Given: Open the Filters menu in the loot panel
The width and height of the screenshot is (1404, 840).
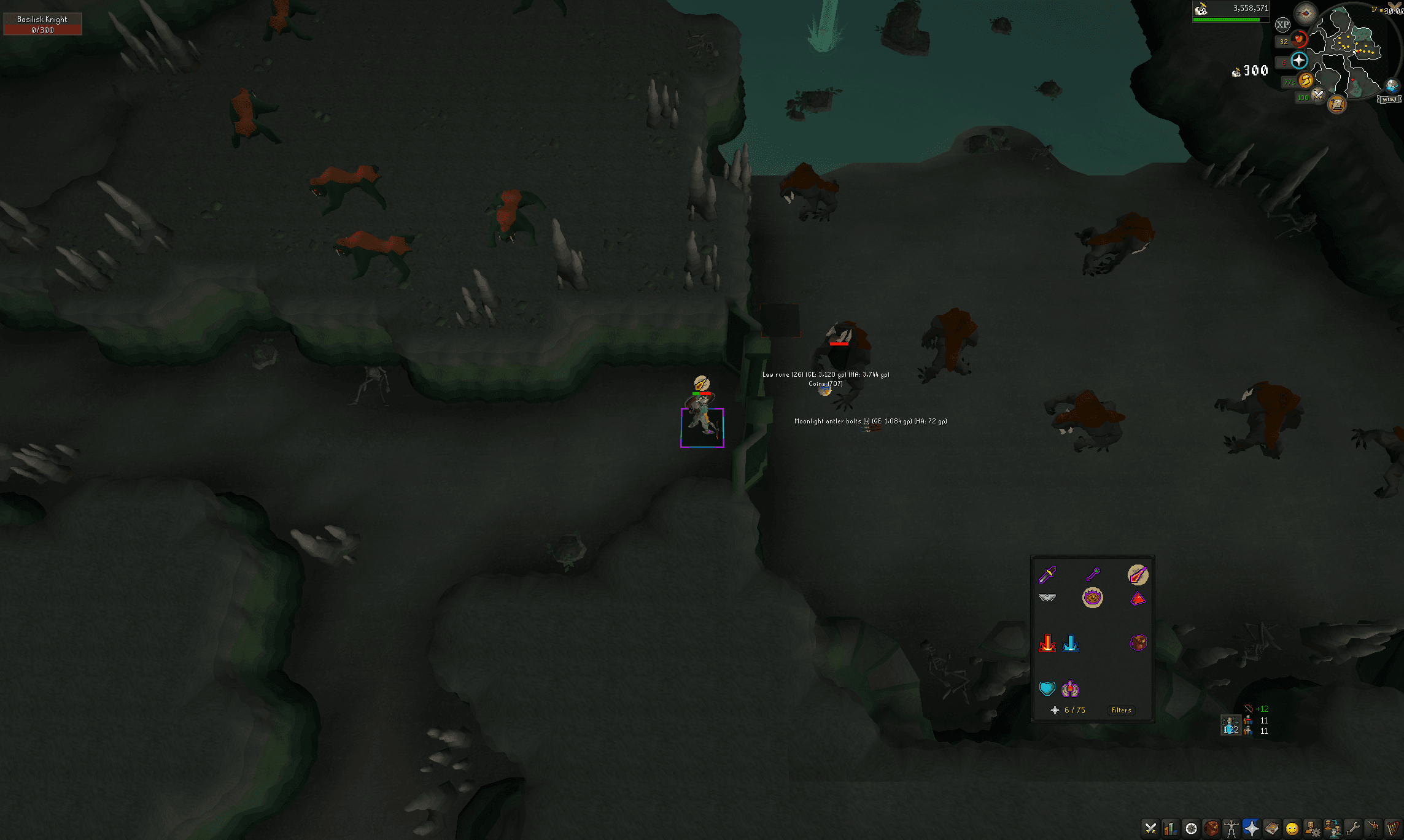Looking at the screenshot, I should [x=1120, y=710].
